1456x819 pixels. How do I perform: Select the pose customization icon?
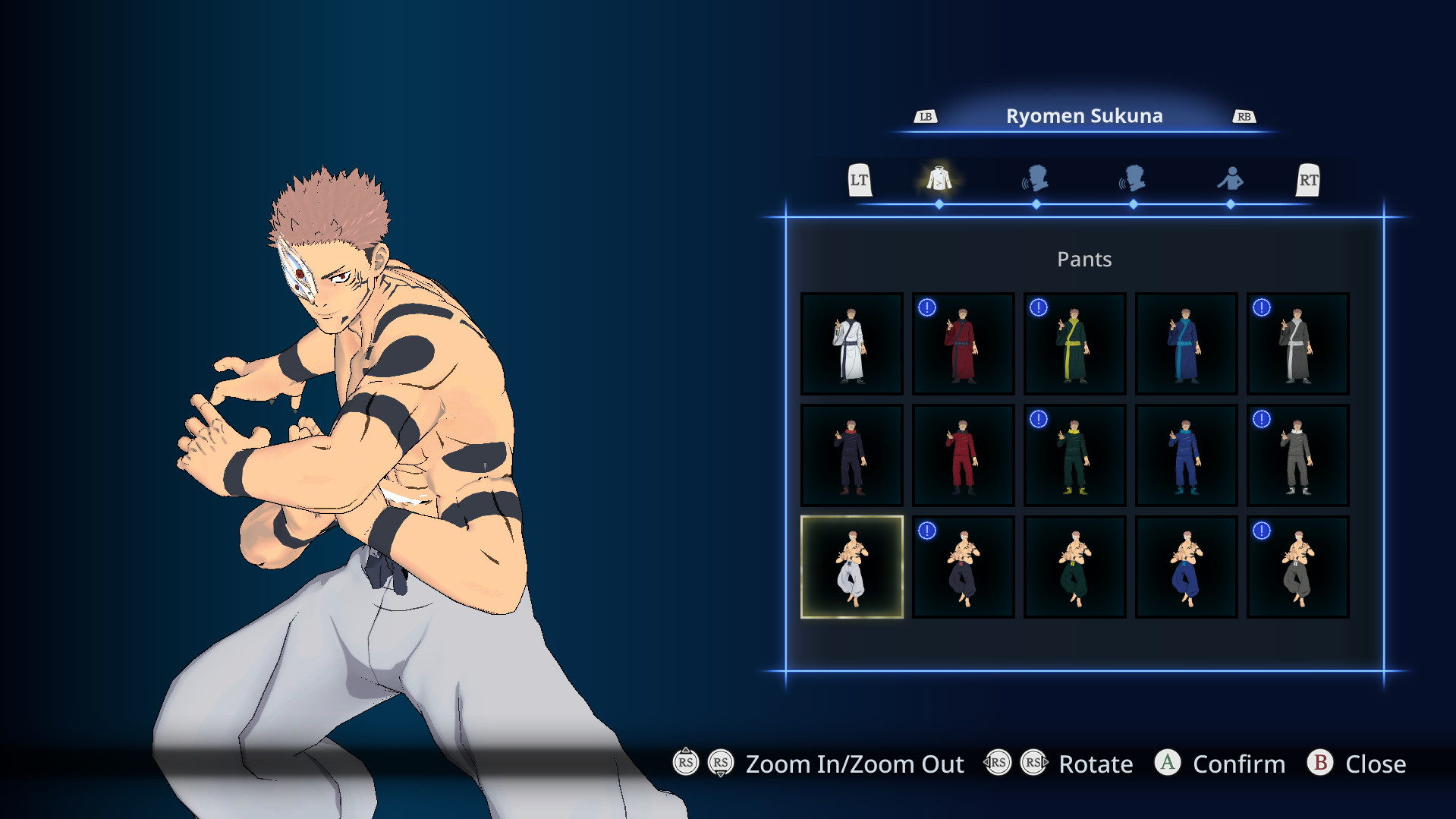1231,180
